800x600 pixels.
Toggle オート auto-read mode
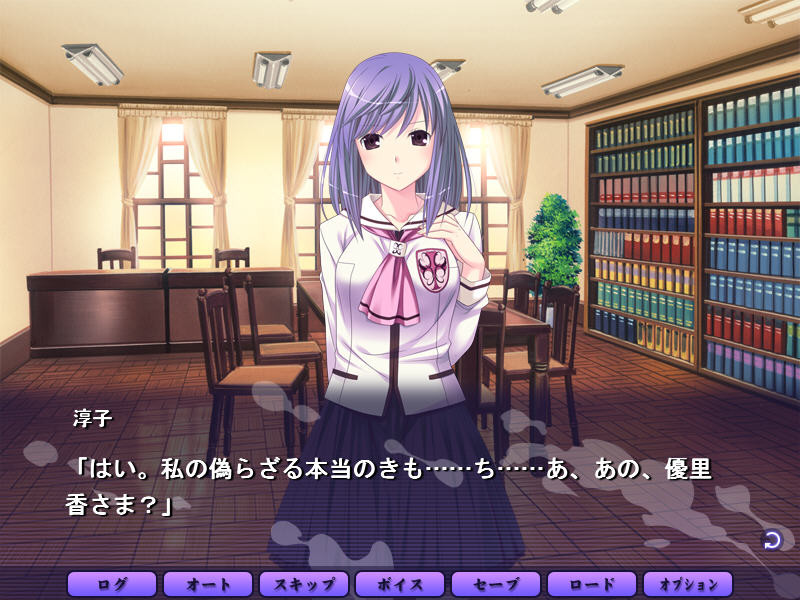208,584
